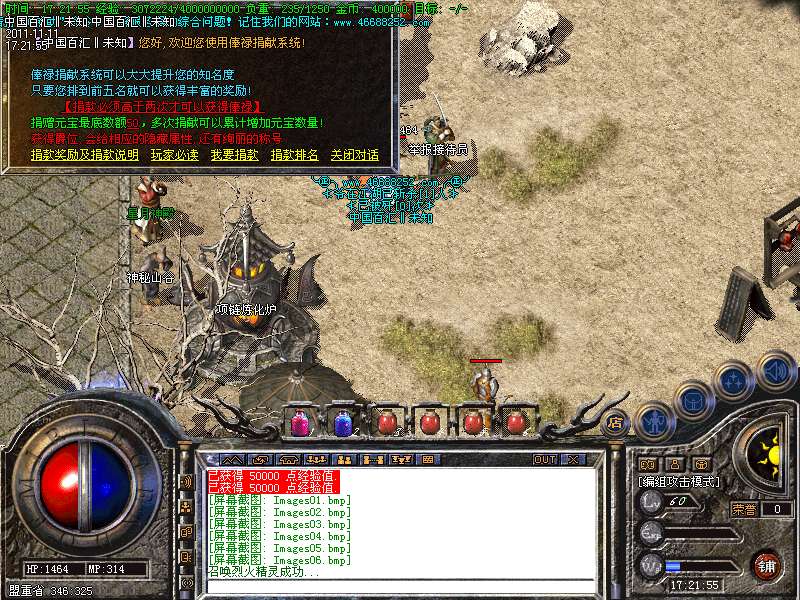
Task: Click the OUT button above the chat
Action: tap(545, 459)
